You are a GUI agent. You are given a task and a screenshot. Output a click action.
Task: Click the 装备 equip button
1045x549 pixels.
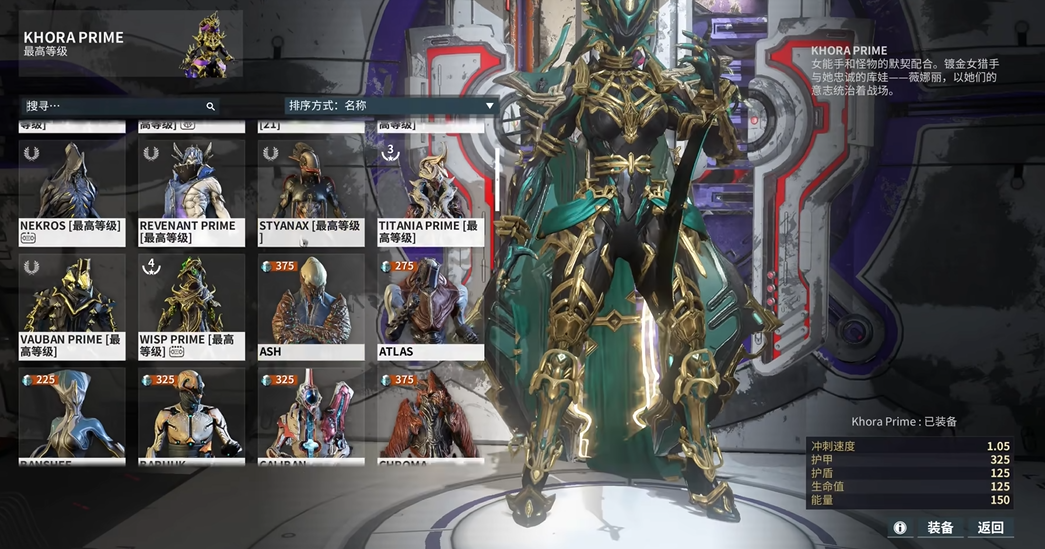(x=940, y=527)
